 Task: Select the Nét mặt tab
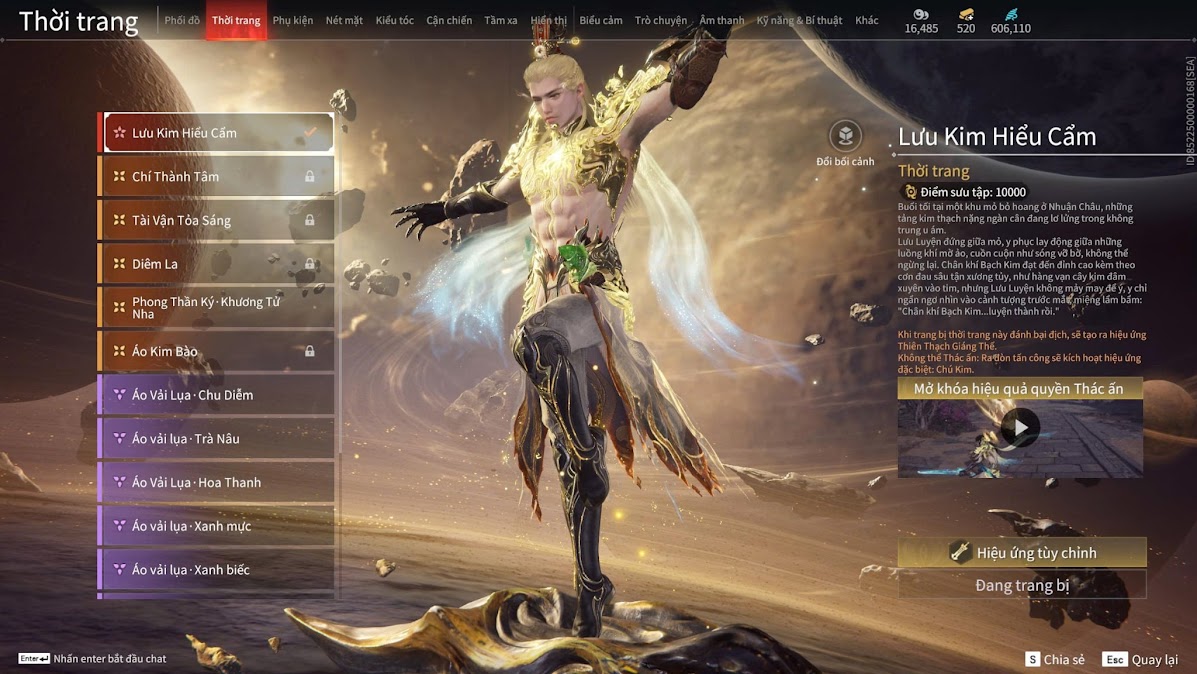coord(344,20)
